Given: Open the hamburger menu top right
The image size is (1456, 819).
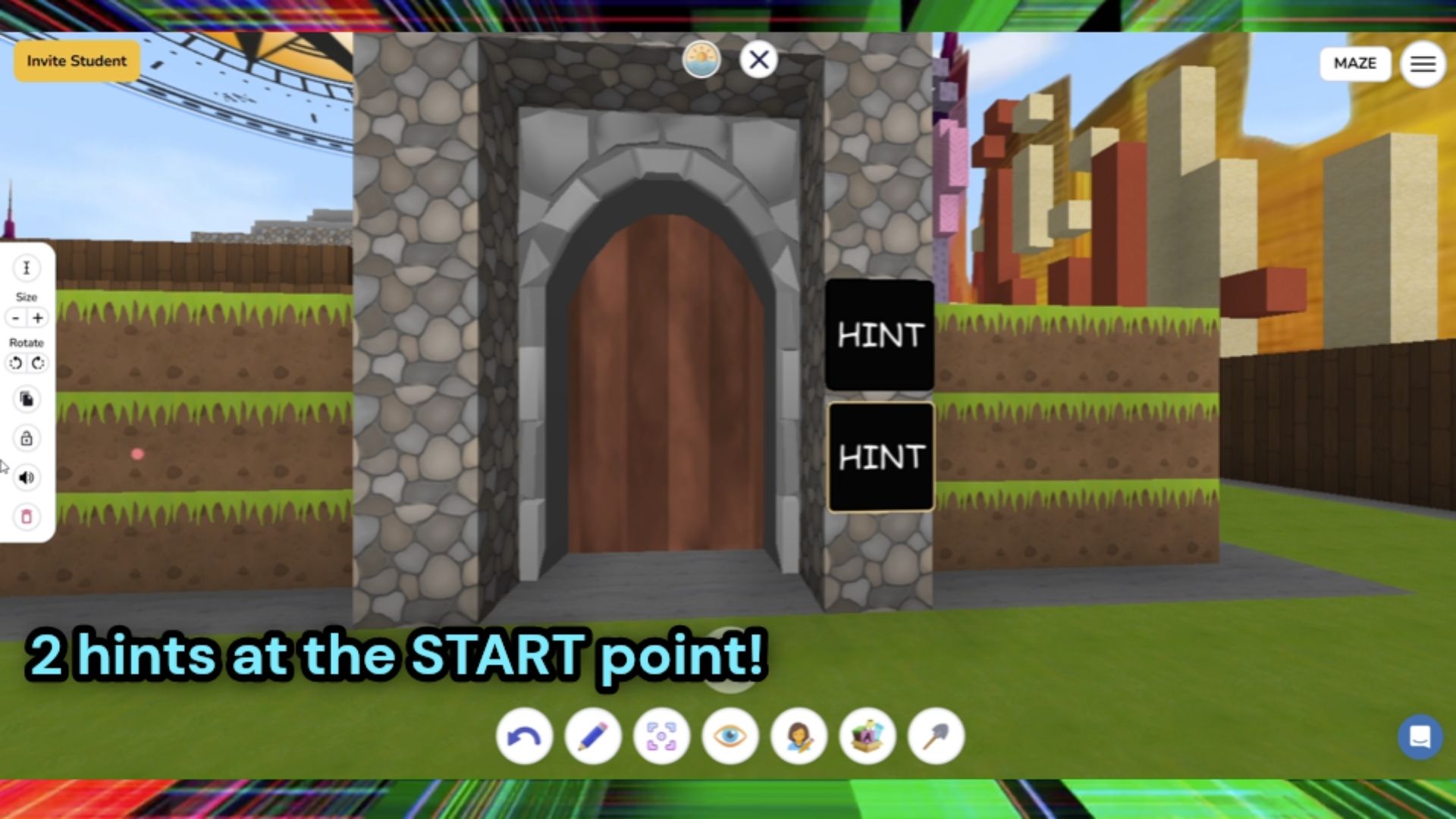Looking at the screenshot, I should click(x=1423, y=64).
